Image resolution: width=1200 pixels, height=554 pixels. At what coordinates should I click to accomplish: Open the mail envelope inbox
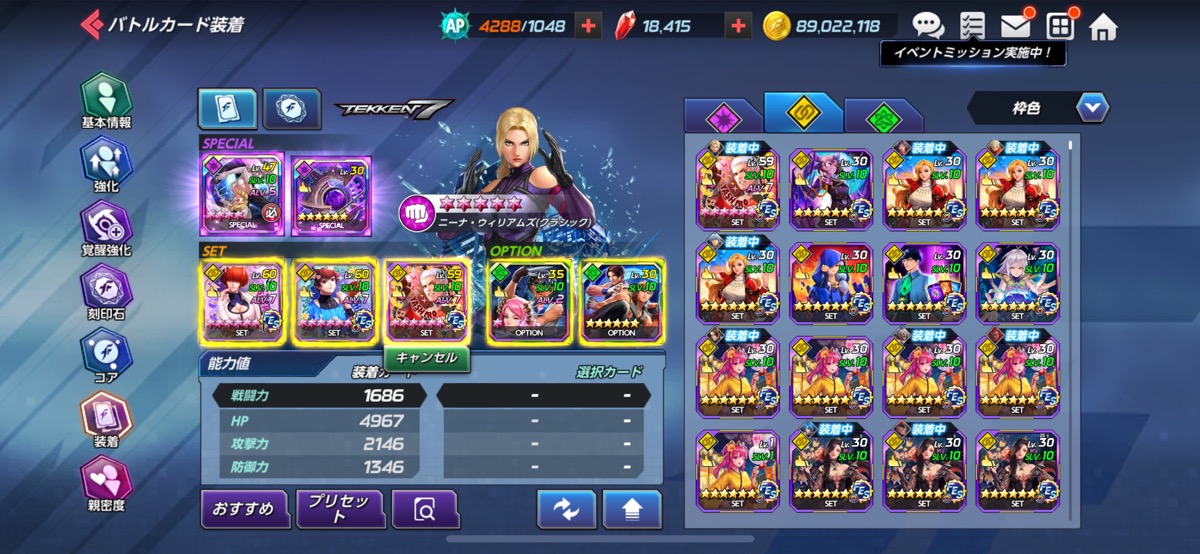[1016, 25]
